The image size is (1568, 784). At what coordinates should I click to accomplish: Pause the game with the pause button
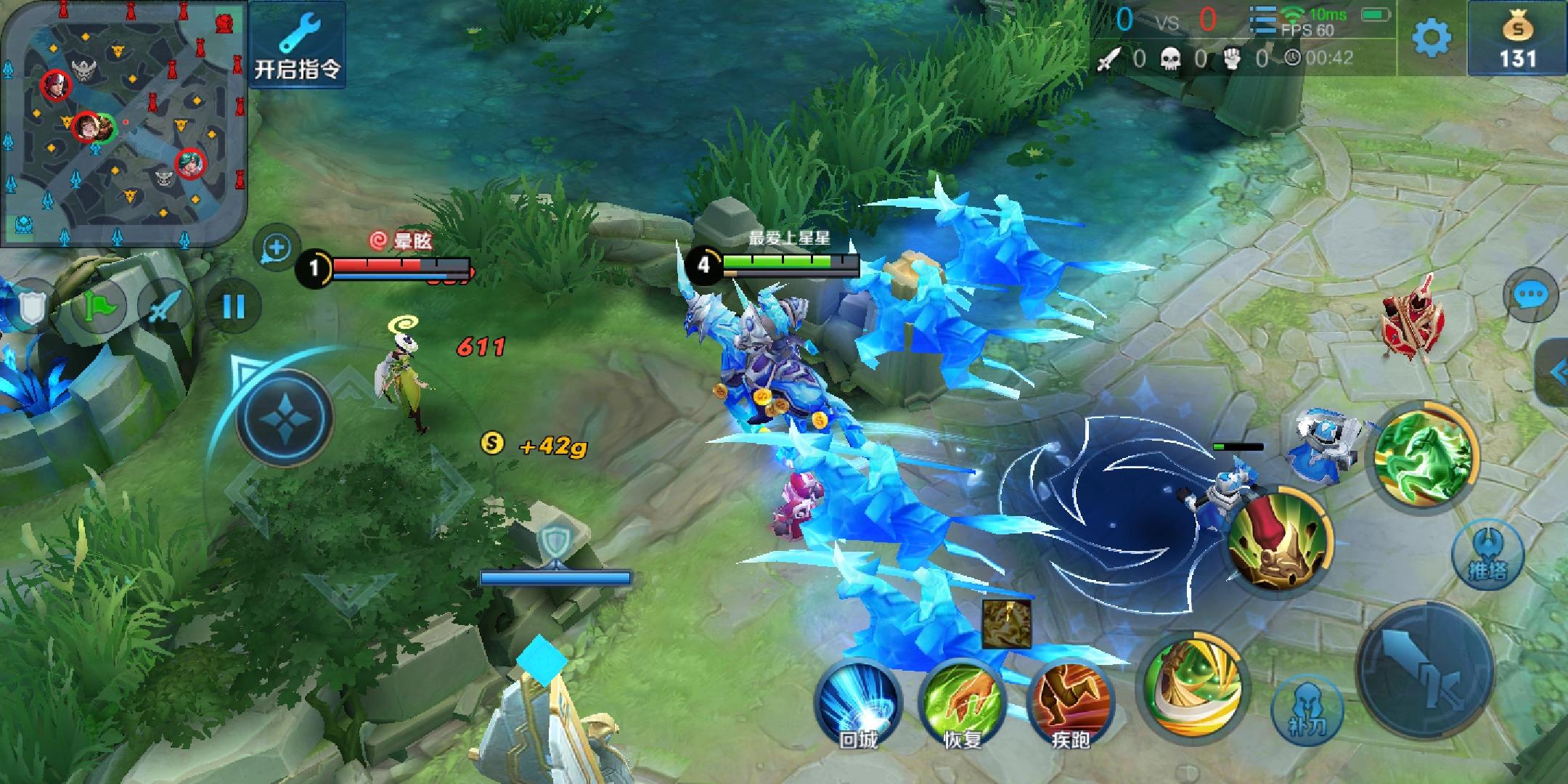(233, 307)
